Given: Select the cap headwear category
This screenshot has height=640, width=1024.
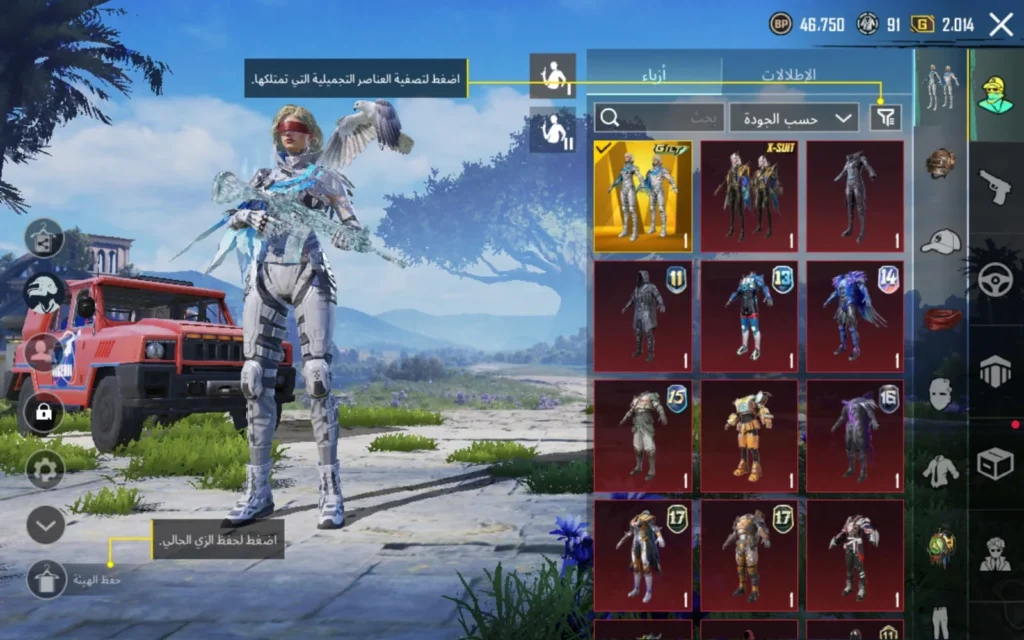Looking at the screenshot, I should pyautogui.click(x=941, y=241).
